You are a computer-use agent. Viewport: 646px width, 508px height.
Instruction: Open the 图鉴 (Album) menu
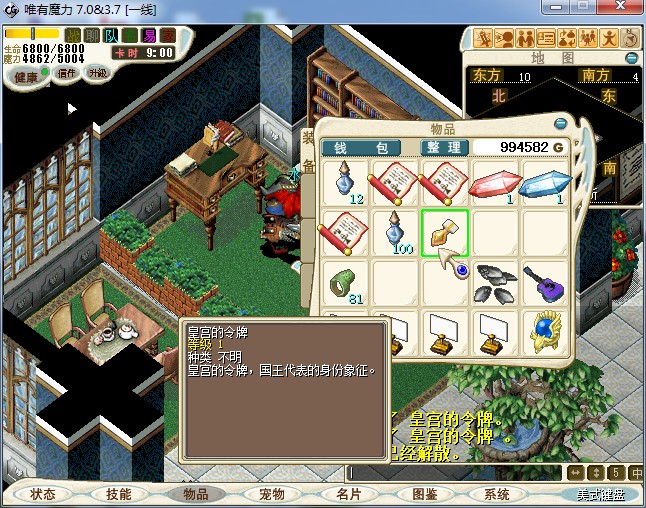[424, 494]
